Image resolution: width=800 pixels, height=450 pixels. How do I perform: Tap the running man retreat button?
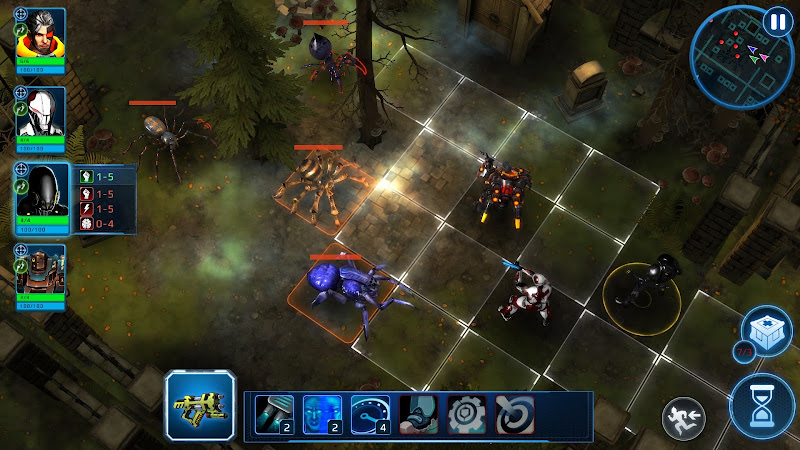682,415
